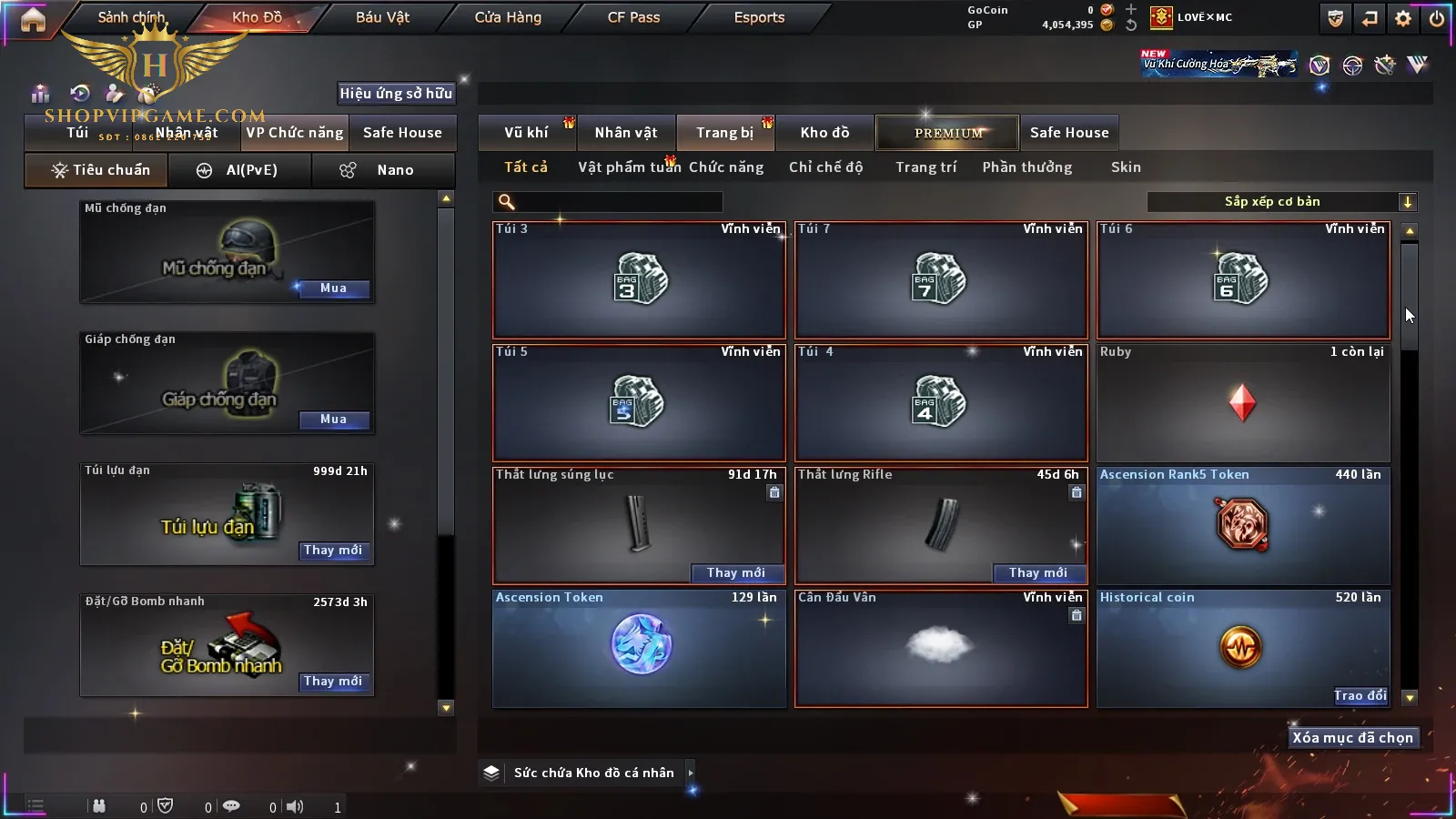This screenshot has width=1456, height=819.
Task: Open the CF Pass menu
Action: coord(633,17)
